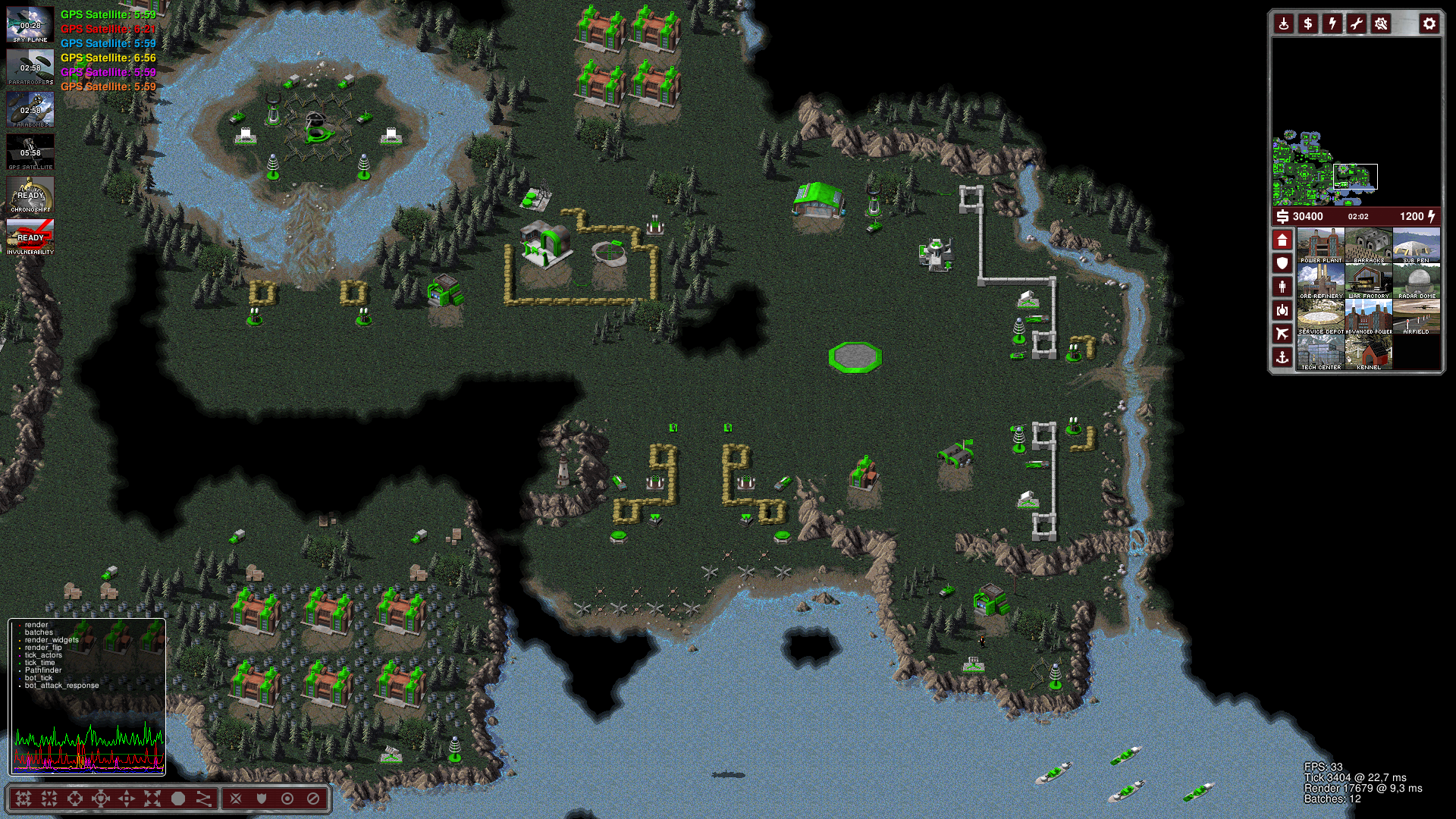Click the octagon stop command button
The image size is (1456, 819).
[x=178, y=799]
